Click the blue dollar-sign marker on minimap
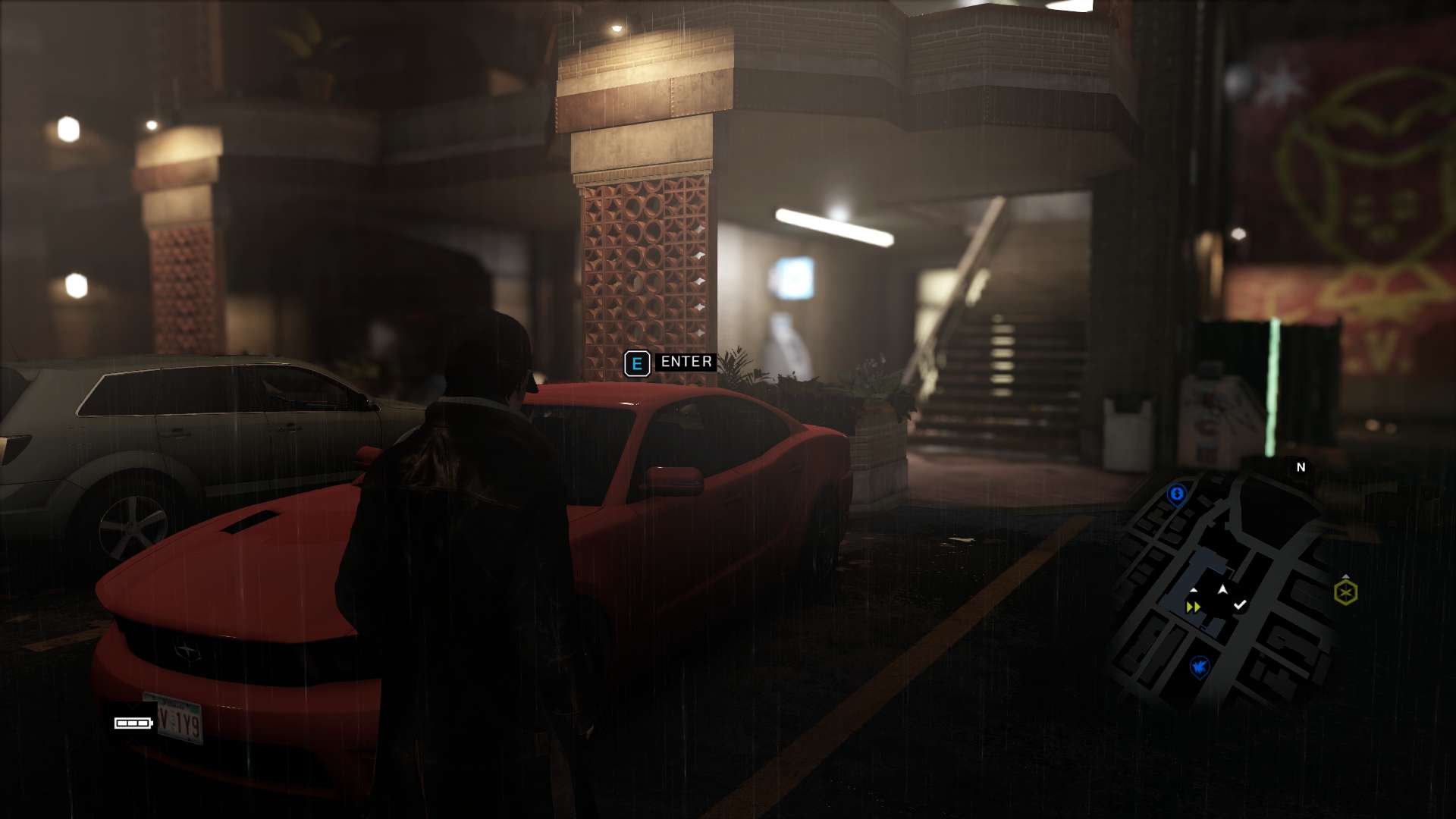This screenshot has height=819, width=1456. tap(1177, 494)
